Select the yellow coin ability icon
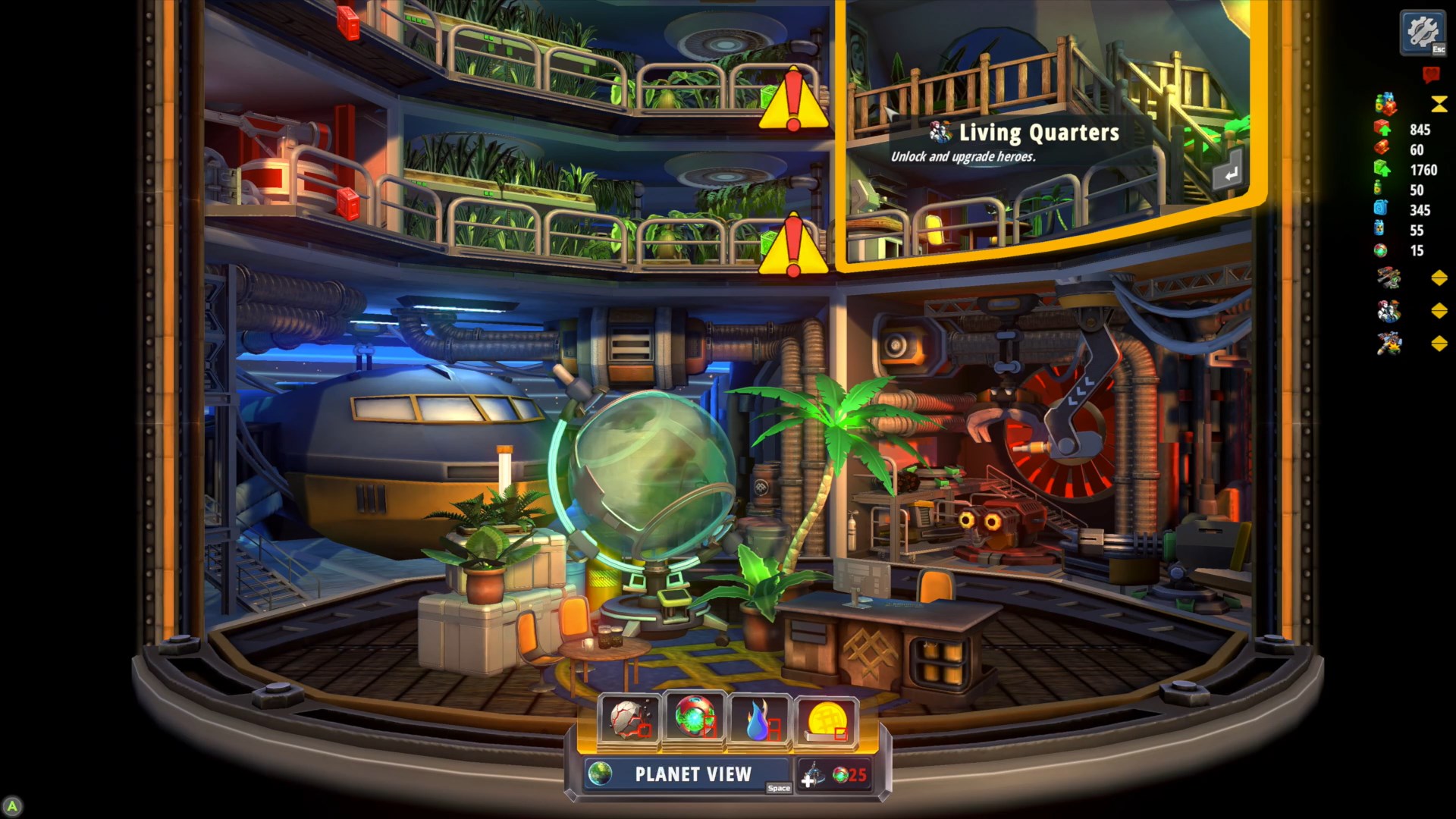The width and height of the screenshot is (1456, 819). coord(826,719)
